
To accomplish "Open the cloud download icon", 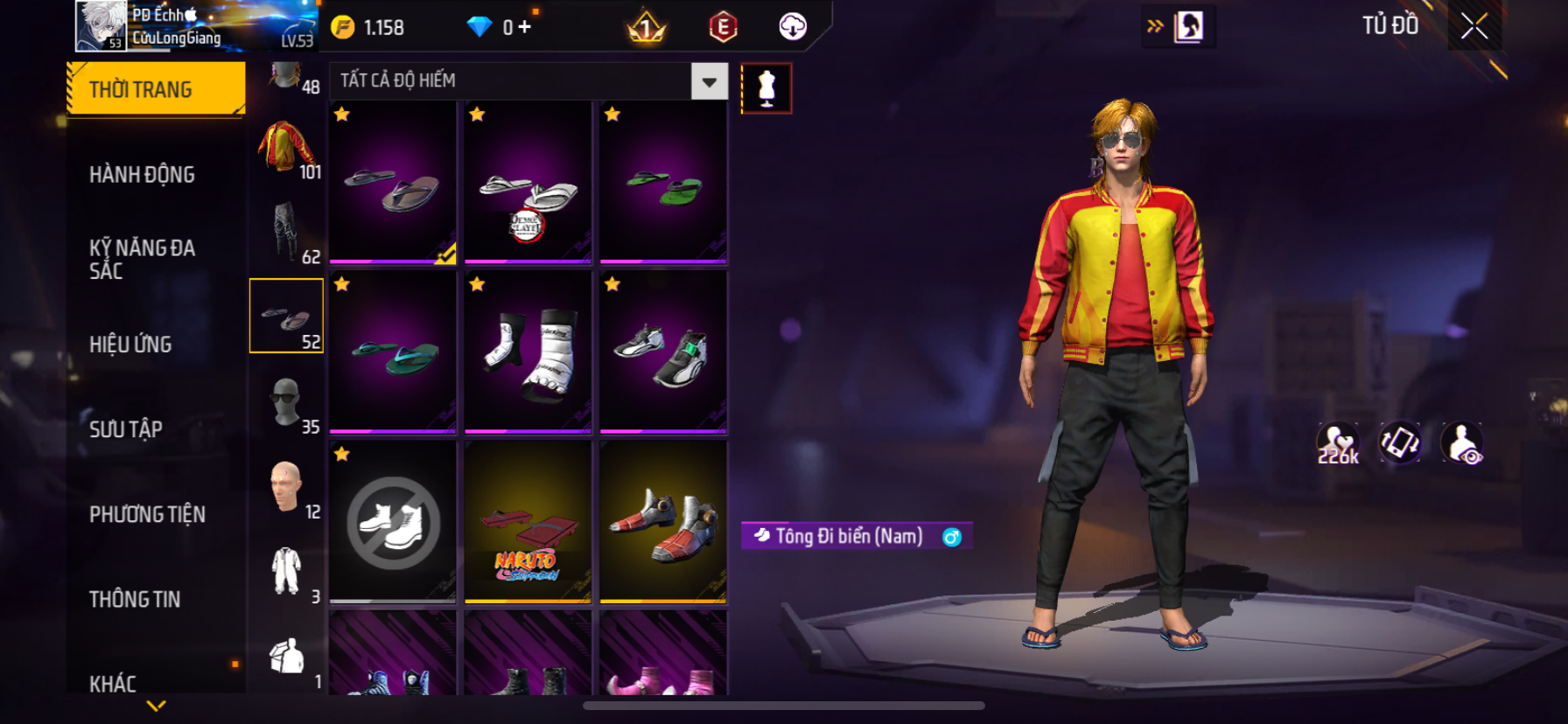I will 793,27.
